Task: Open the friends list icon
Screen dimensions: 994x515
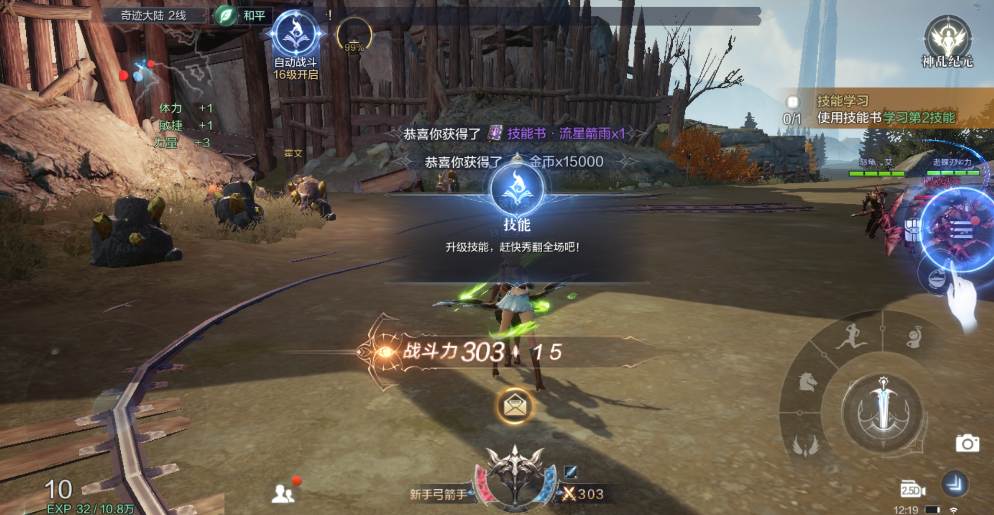Action: pos(283,492)
